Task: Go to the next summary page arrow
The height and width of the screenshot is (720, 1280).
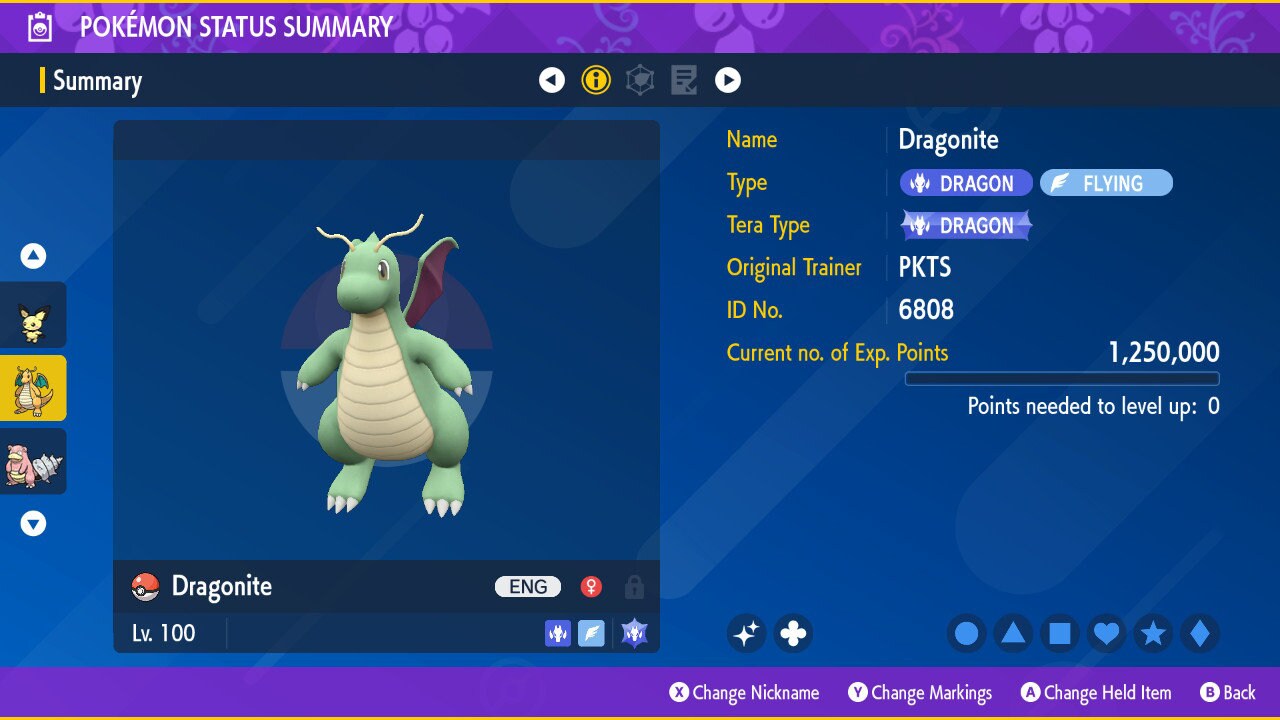Action: [728, 80]
